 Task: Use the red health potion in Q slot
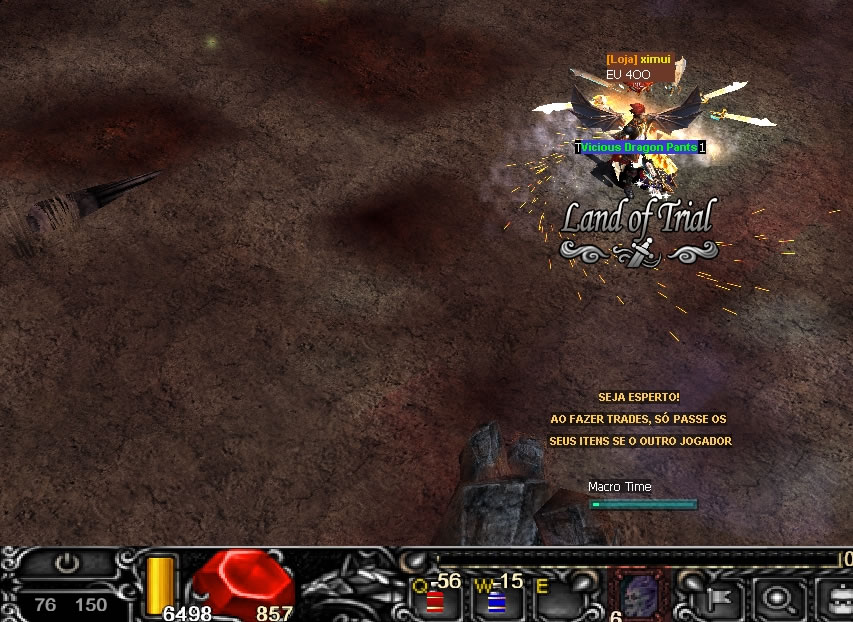click(x=435, y=600)
